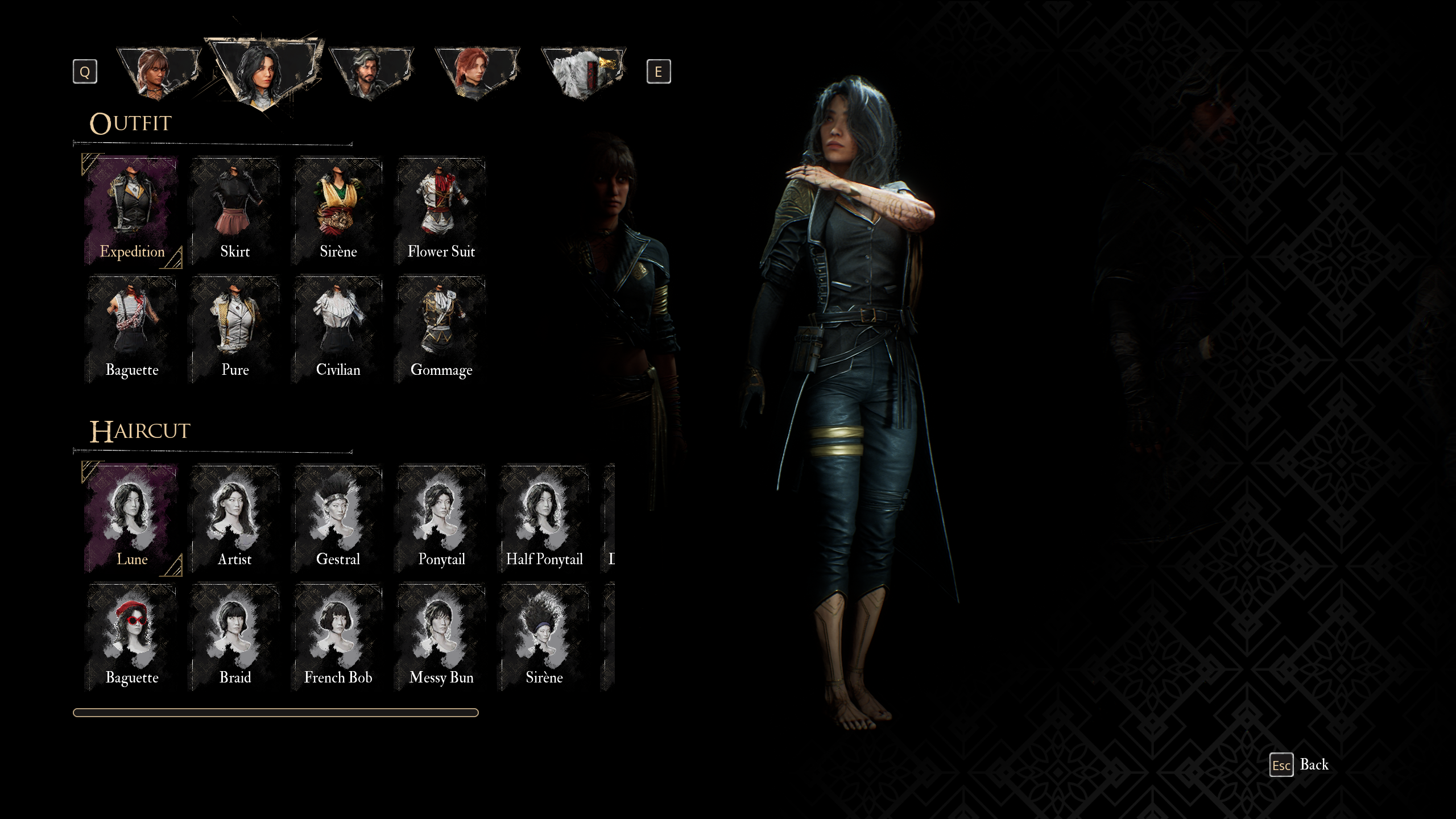The image size is (1456, 819).
Task: Select the Pure white outfit
Action: coord(235,329)
